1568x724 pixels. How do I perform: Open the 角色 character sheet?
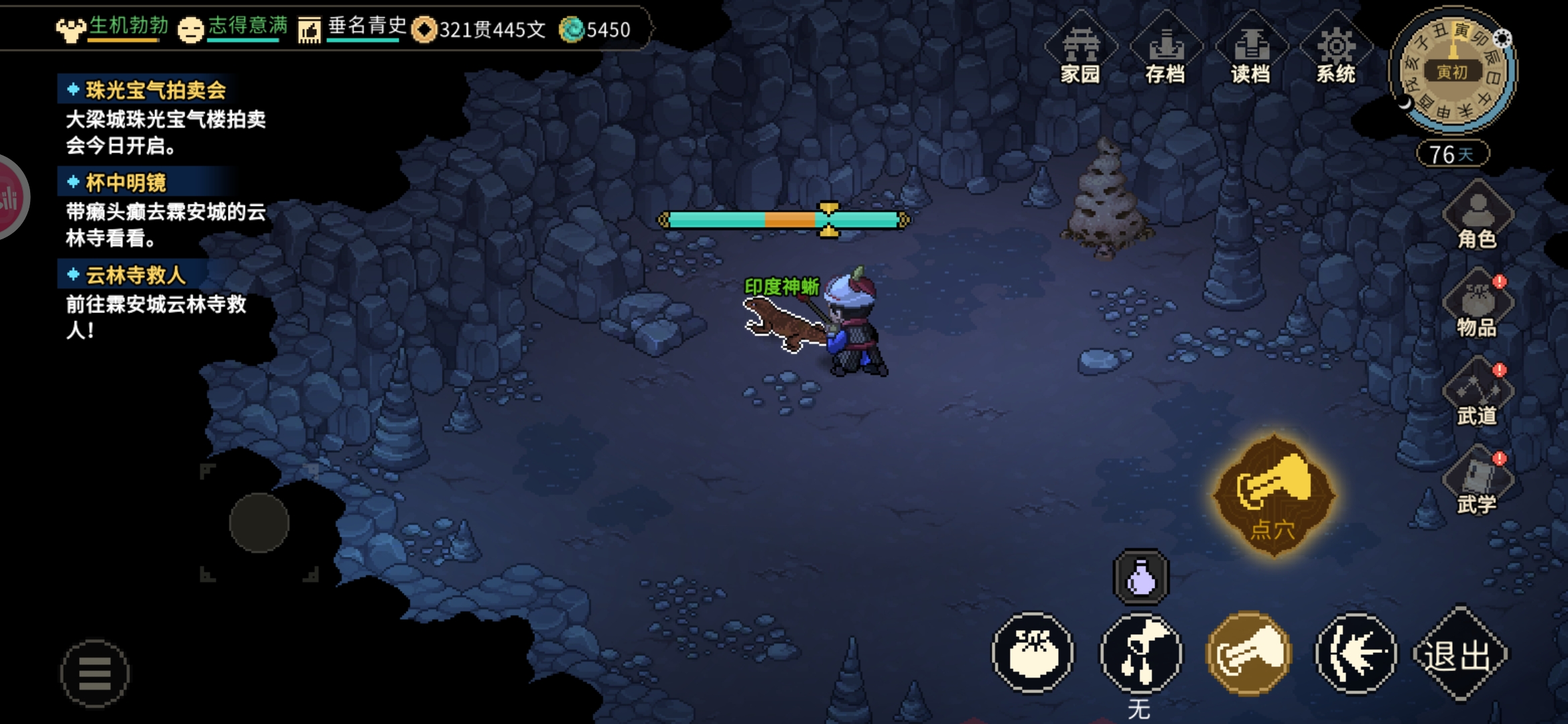pyautogui.click(x=1477, y=218)
